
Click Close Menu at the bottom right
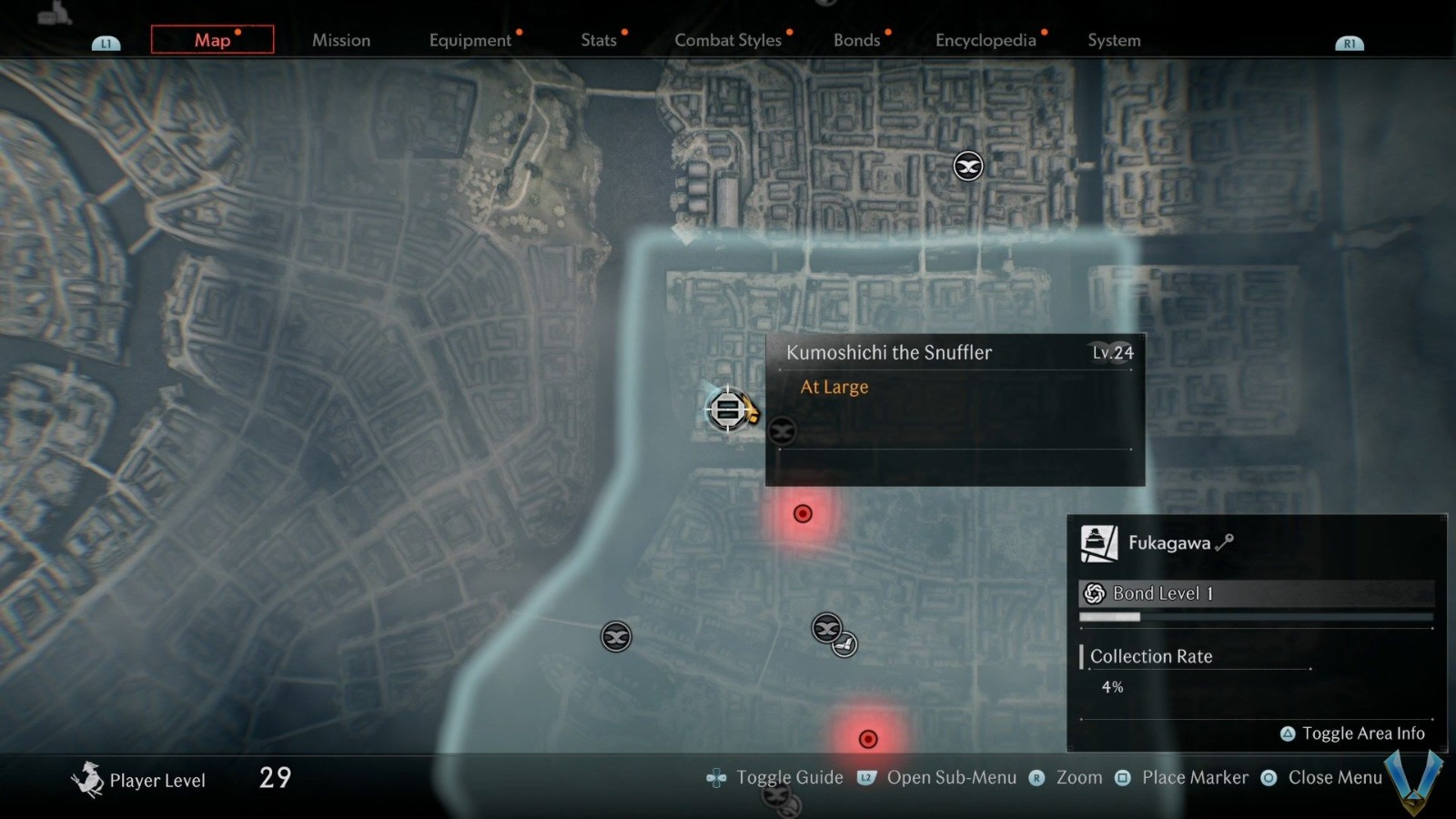coord(1335,778)
